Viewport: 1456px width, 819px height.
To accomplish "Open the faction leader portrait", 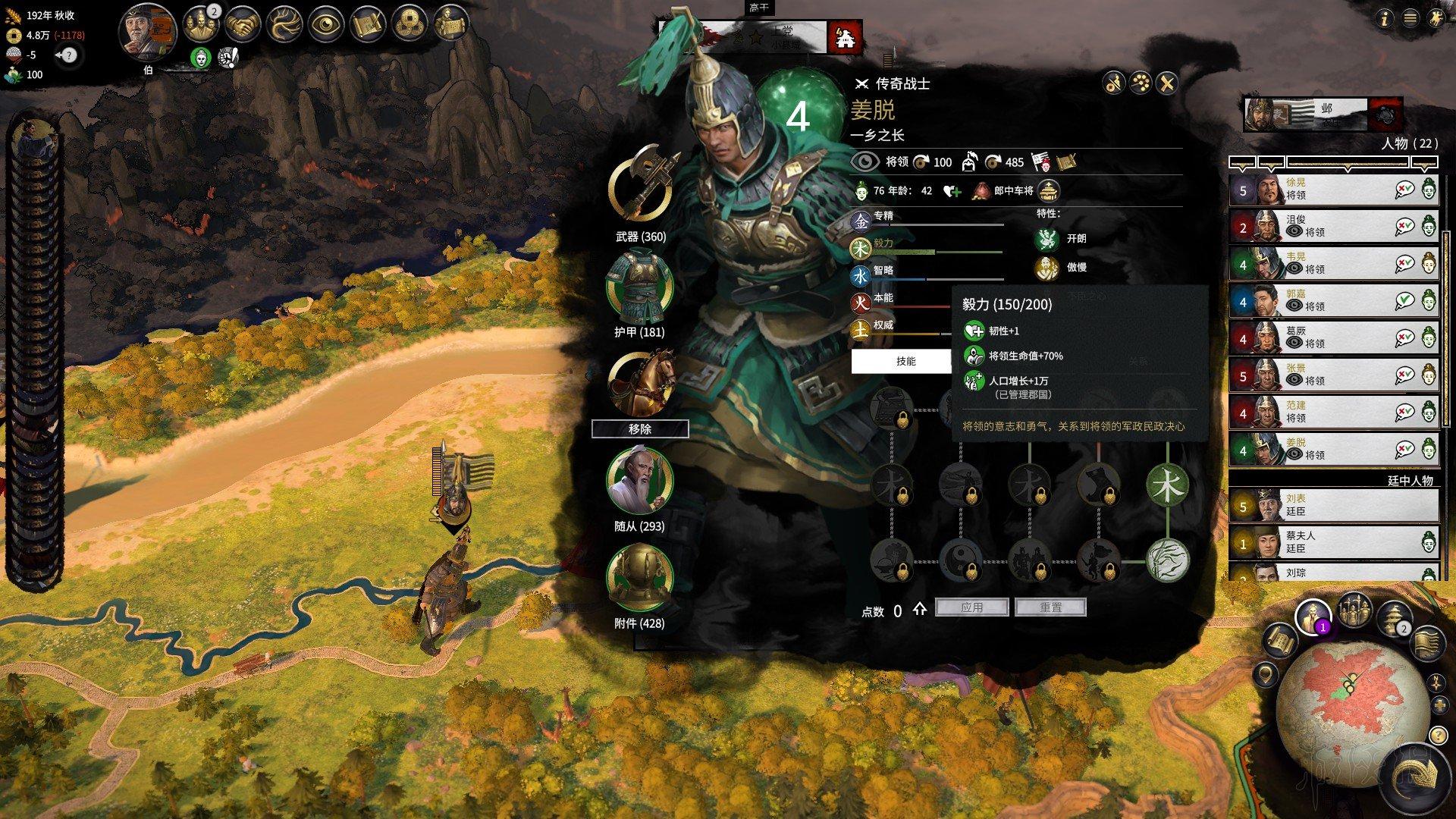I will pyautogui.click(x=149, y=32).
